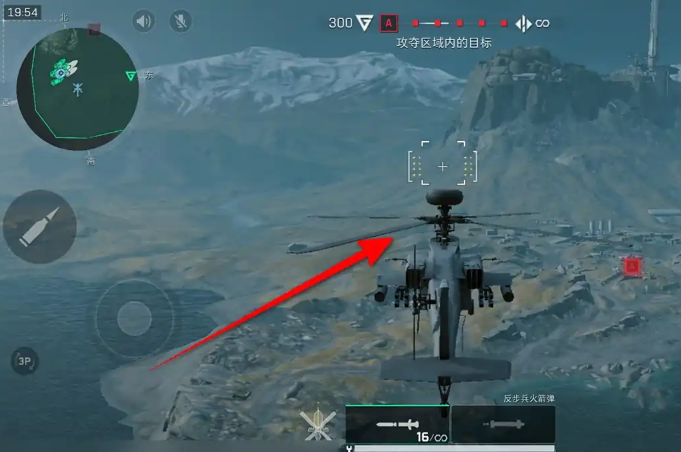
Task: Toggle the speaker sound icon
Action: point(145,21)
